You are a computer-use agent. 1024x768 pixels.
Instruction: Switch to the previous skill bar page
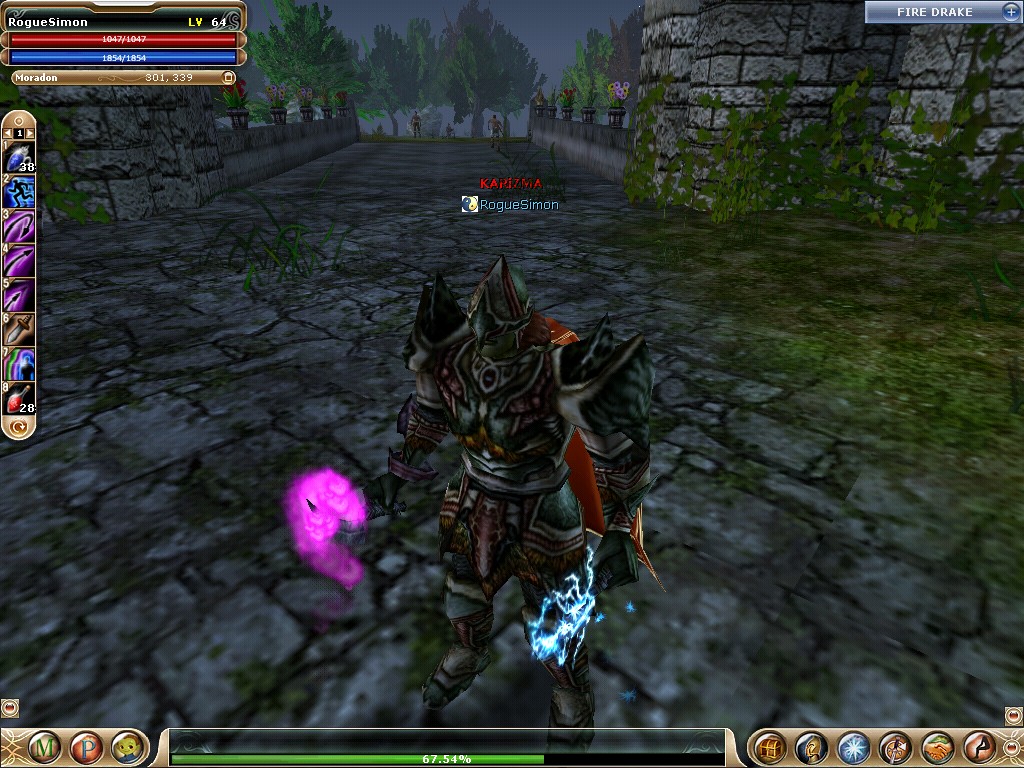point(8,132)
